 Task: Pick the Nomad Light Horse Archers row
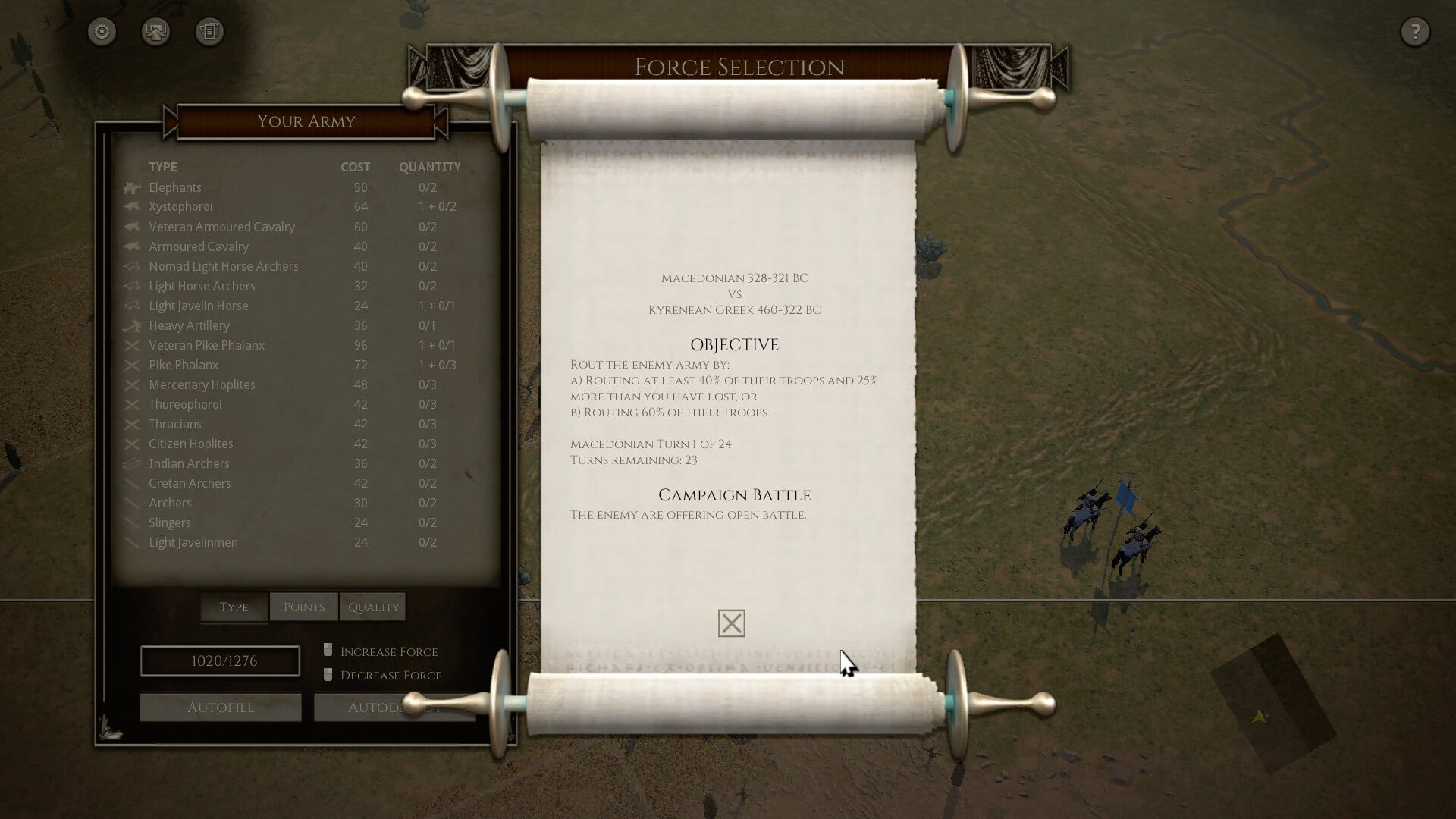pos(224,266)
